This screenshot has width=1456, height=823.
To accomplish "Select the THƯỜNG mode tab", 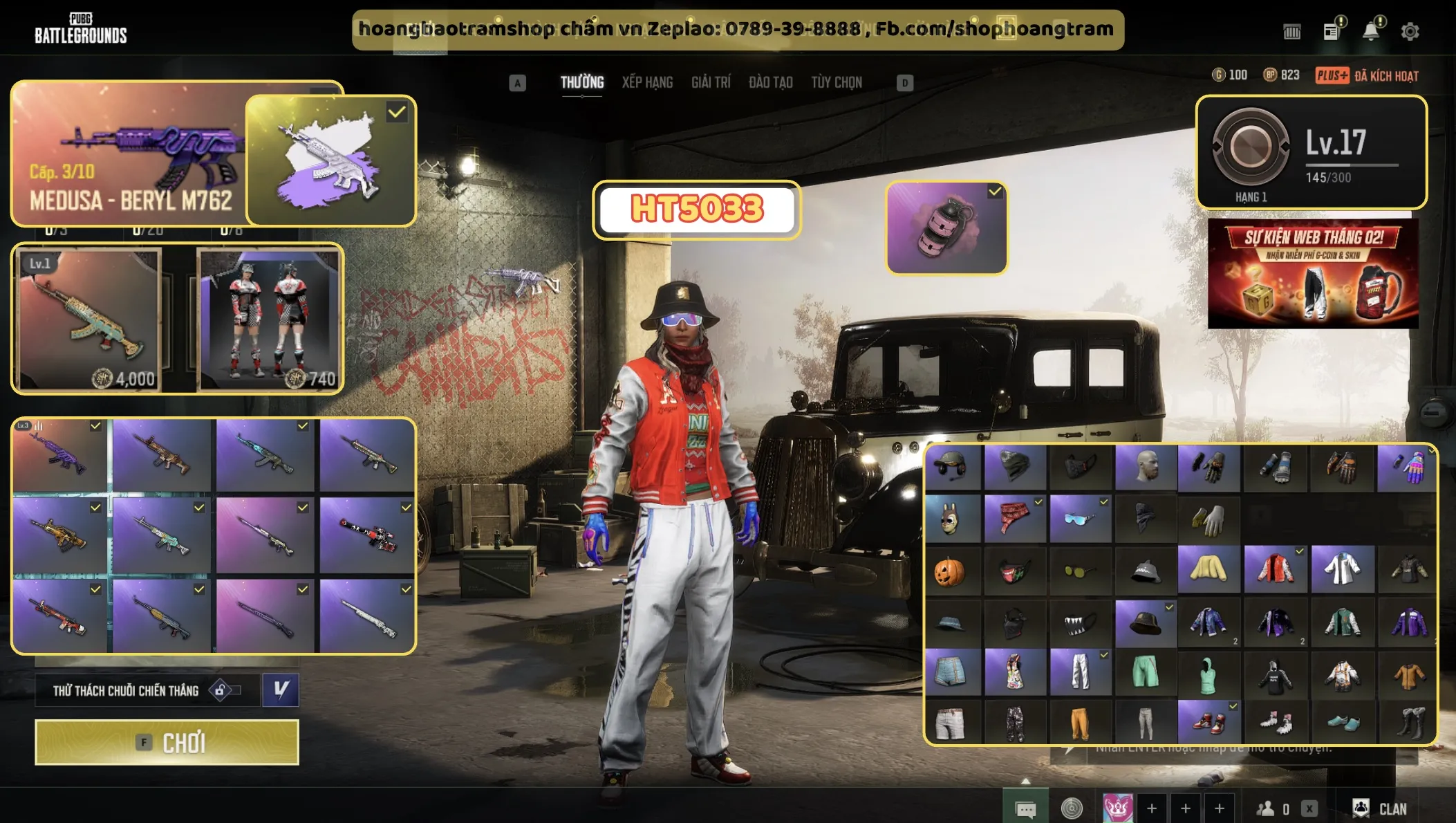I will point(582,82).
